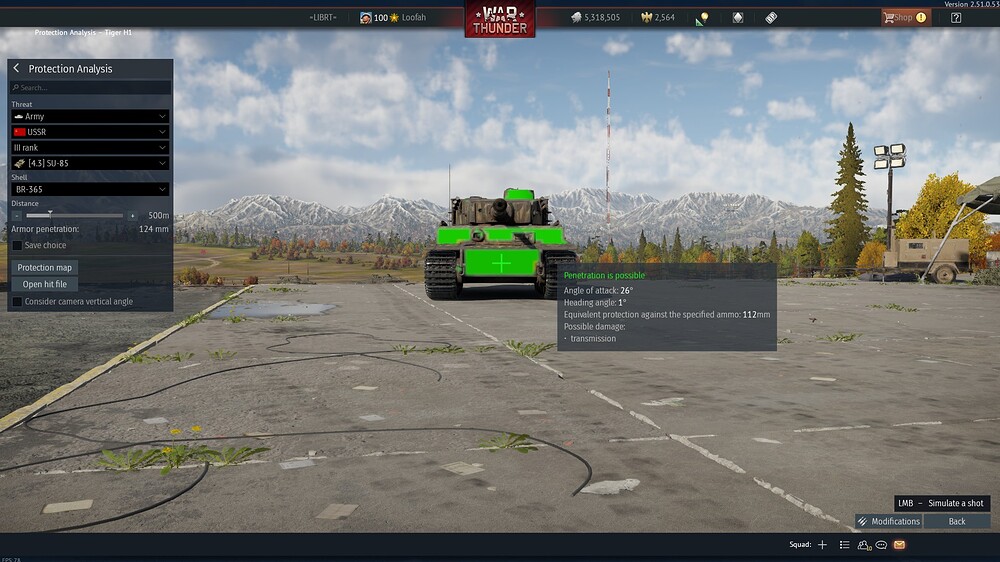Click the Open hit file button

tap(45, 284)
